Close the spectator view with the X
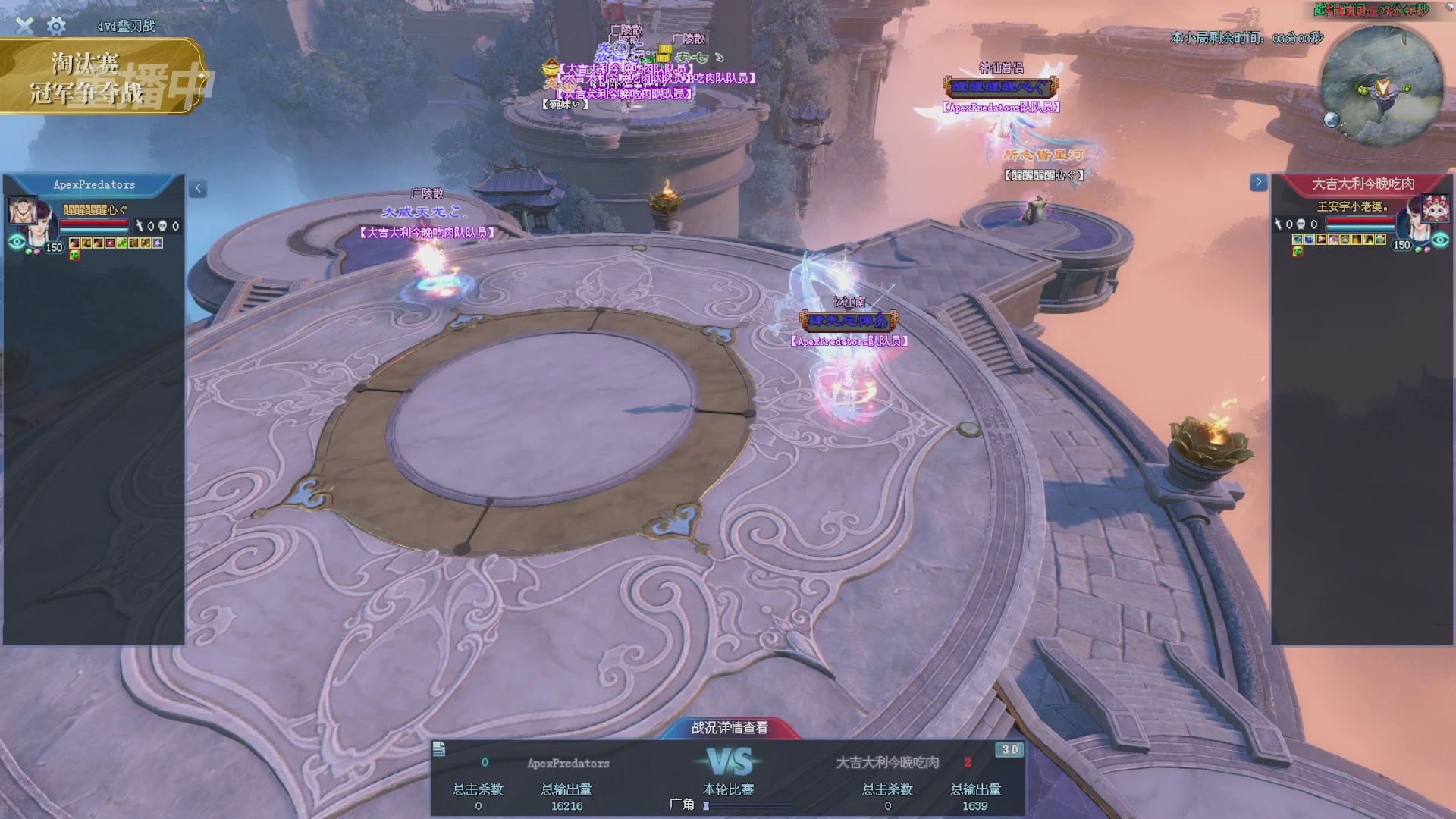The width and height of the screenshot is (1456, 819). click(24, 26)
